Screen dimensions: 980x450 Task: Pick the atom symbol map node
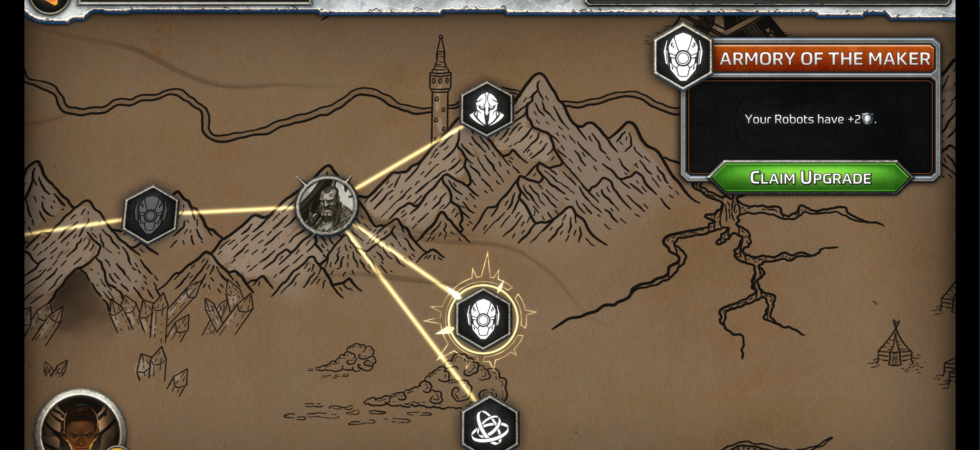490,426
